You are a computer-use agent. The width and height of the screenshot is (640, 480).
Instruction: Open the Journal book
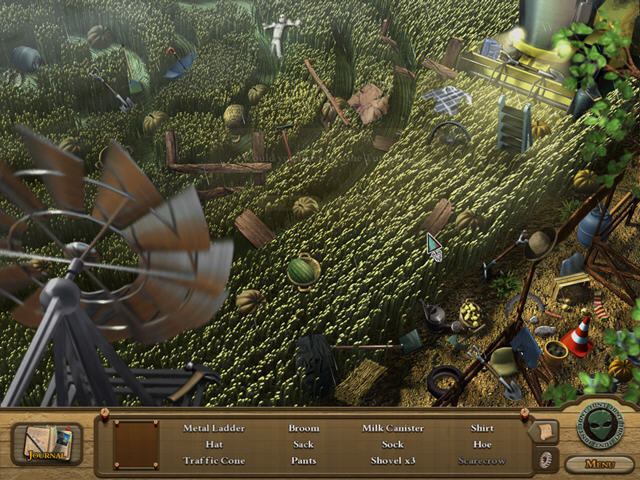(x=46, y=443)
